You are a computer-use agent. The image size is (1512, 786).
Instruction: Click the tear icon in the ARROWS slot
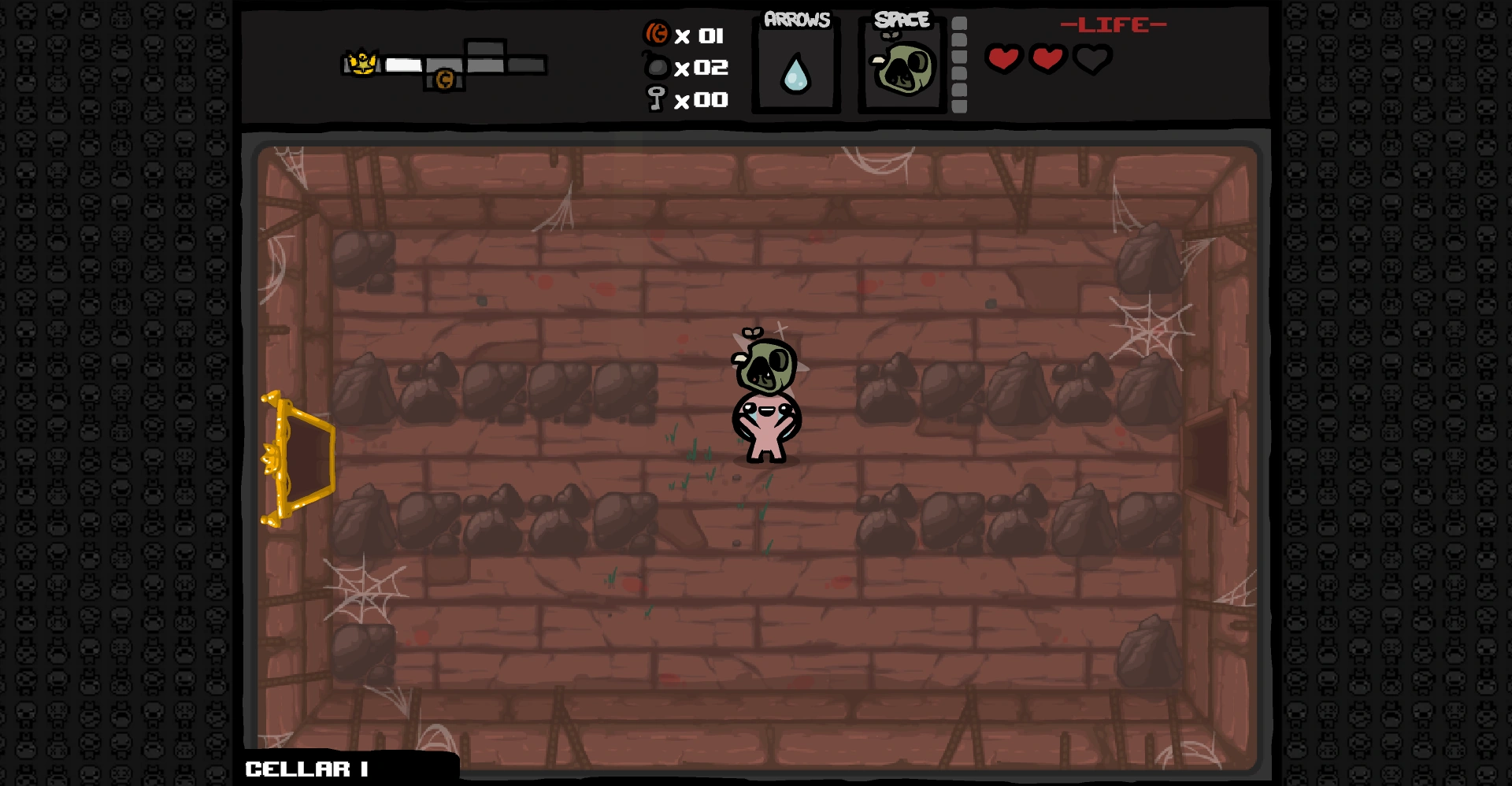click(x=794, y=72)
